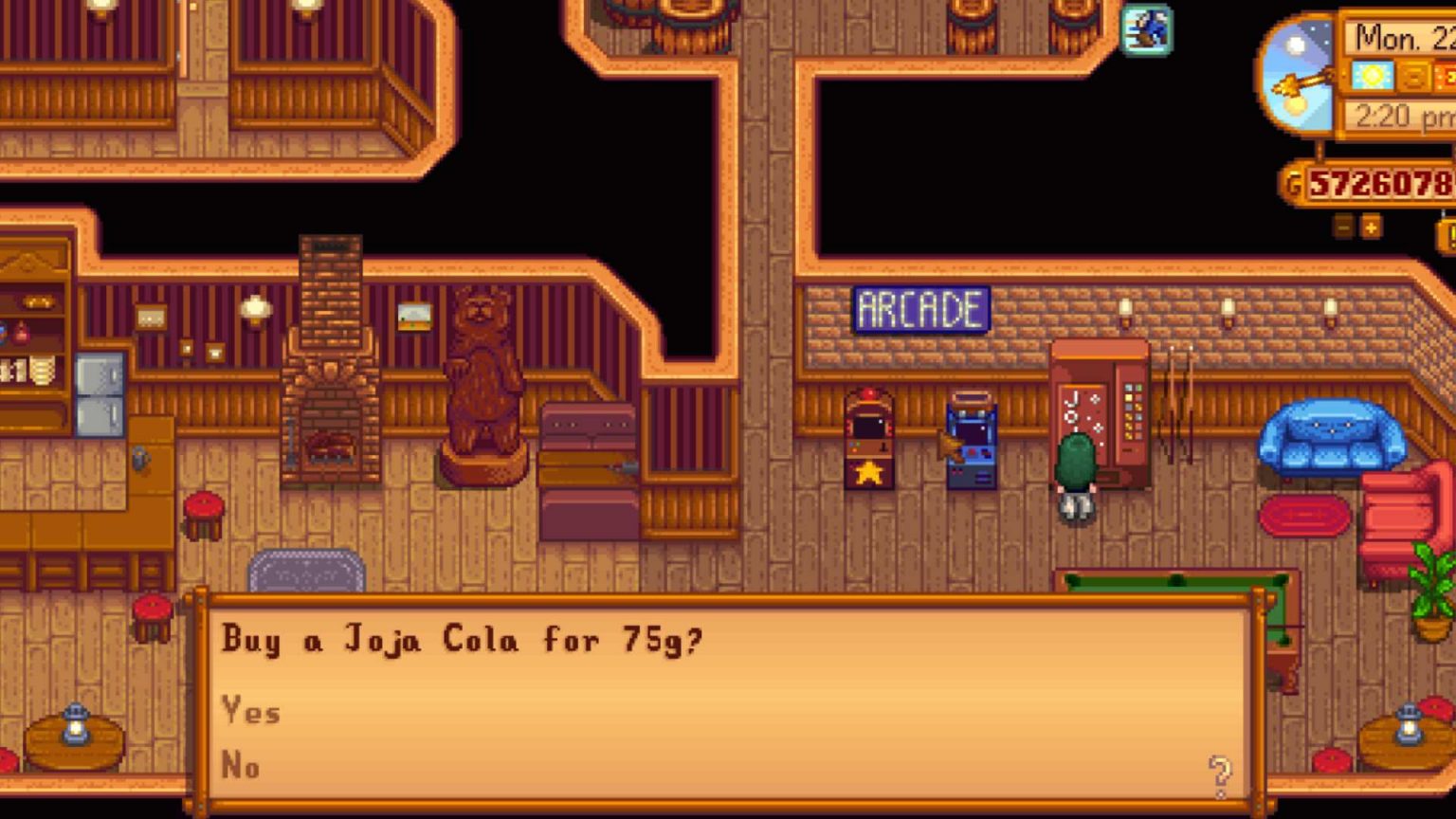The image size is (1456, 819).
Task: Select Yes to buy the Joja Cola
Action: point(249,712)
